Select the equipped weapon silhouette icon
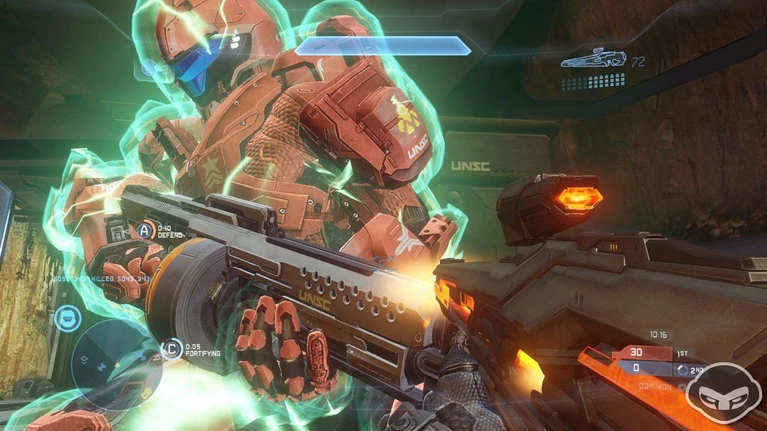 [x=592, y=61]
